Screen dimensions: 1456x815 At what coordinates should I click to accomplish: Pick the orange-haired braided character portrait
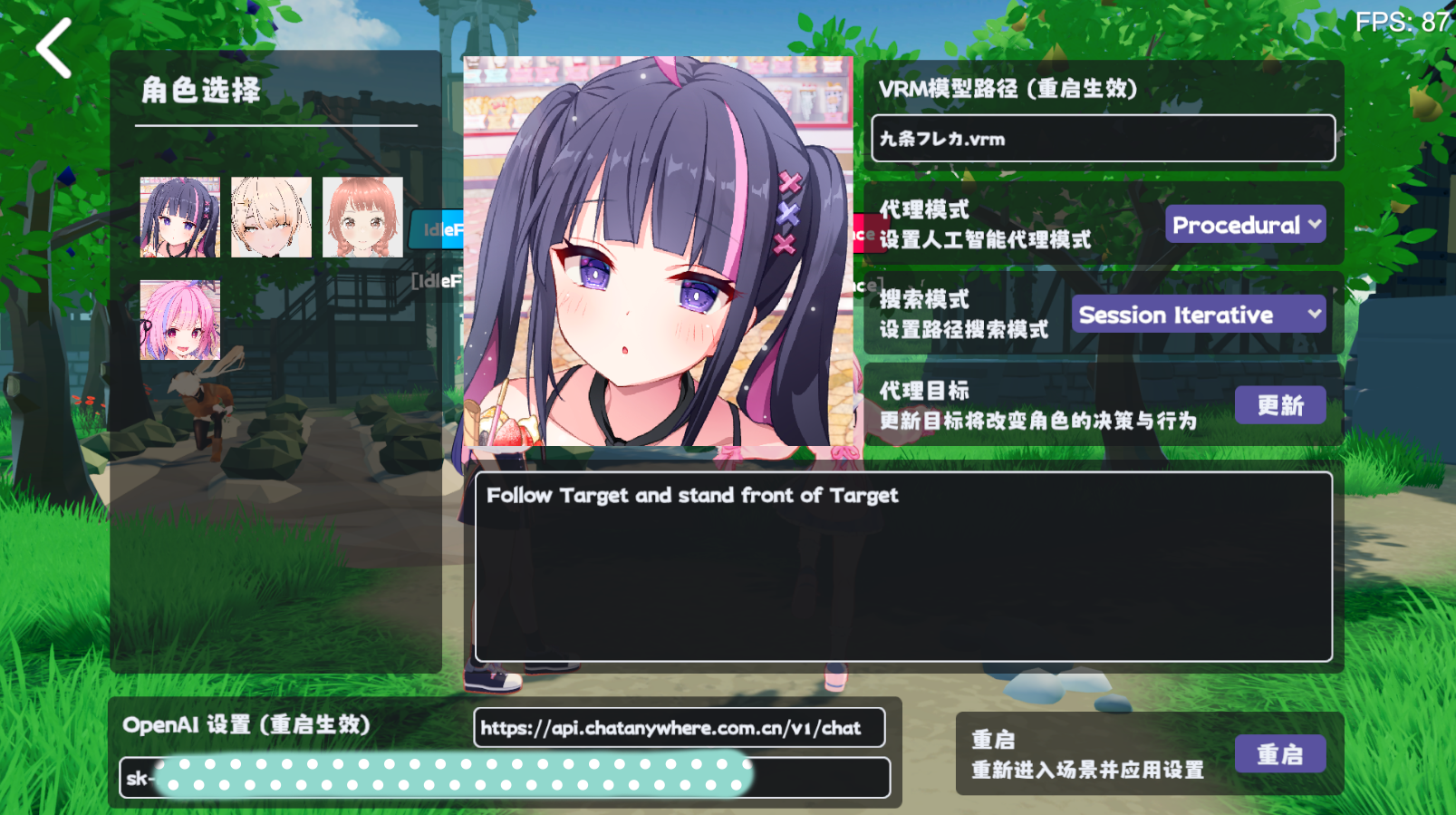coord(362,218)
